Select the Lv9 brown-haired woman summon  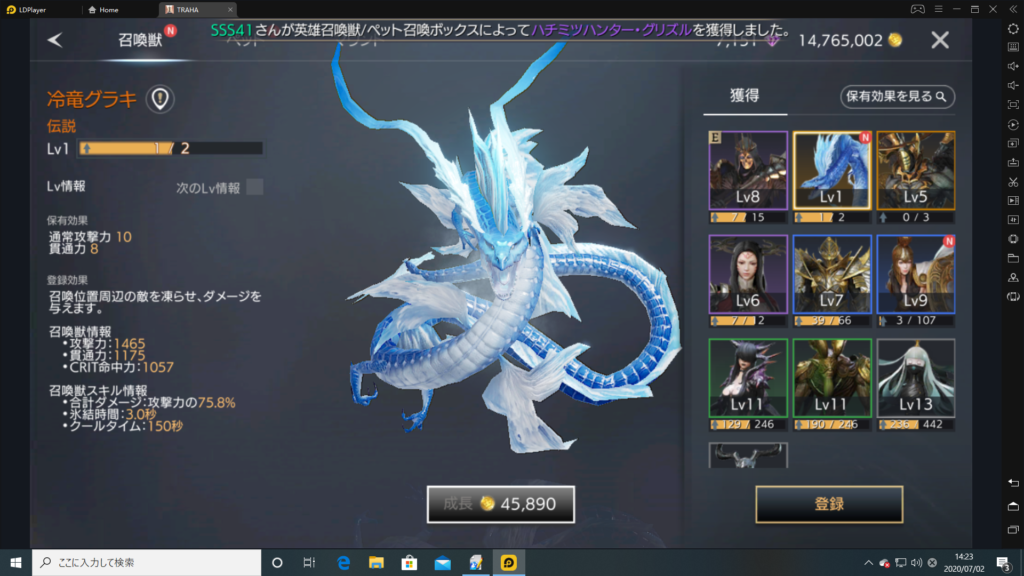coord(916,274)
